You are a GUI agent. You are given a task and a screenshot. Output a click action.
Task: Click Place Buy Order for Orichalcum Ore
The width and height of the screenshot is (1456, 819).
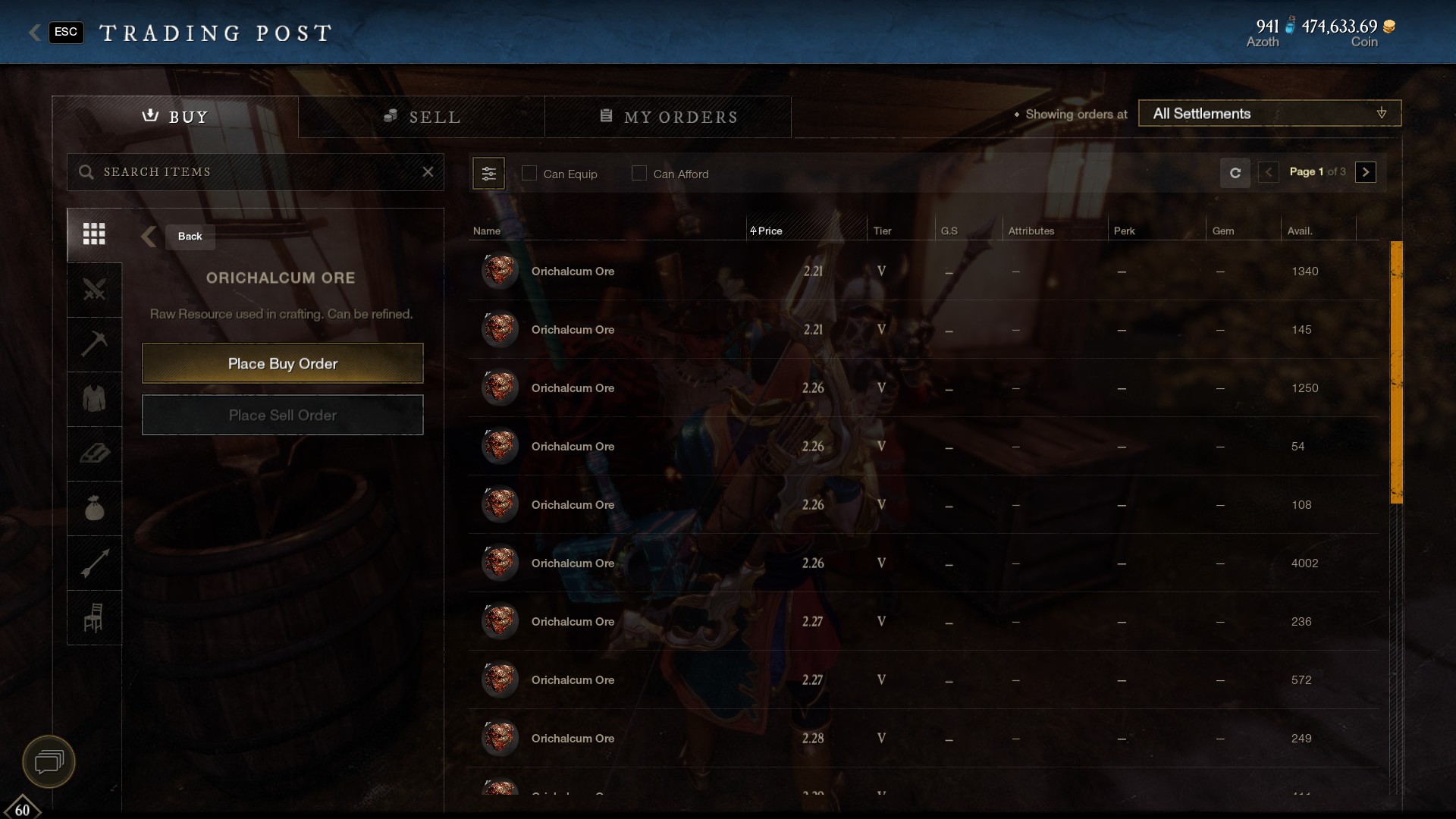282,363
